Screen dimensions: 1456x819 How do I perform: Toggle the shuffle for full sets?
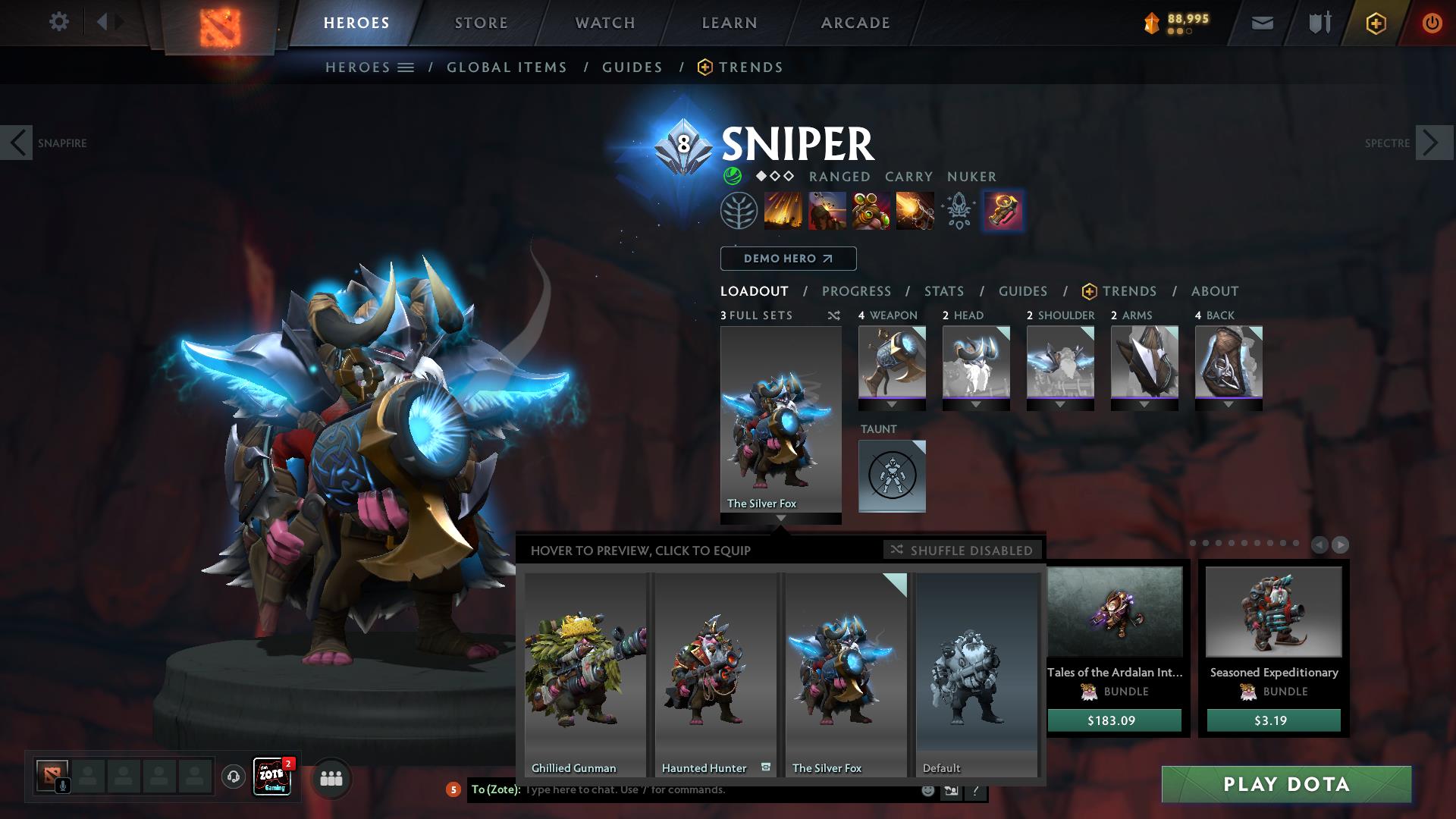[833, 315]
